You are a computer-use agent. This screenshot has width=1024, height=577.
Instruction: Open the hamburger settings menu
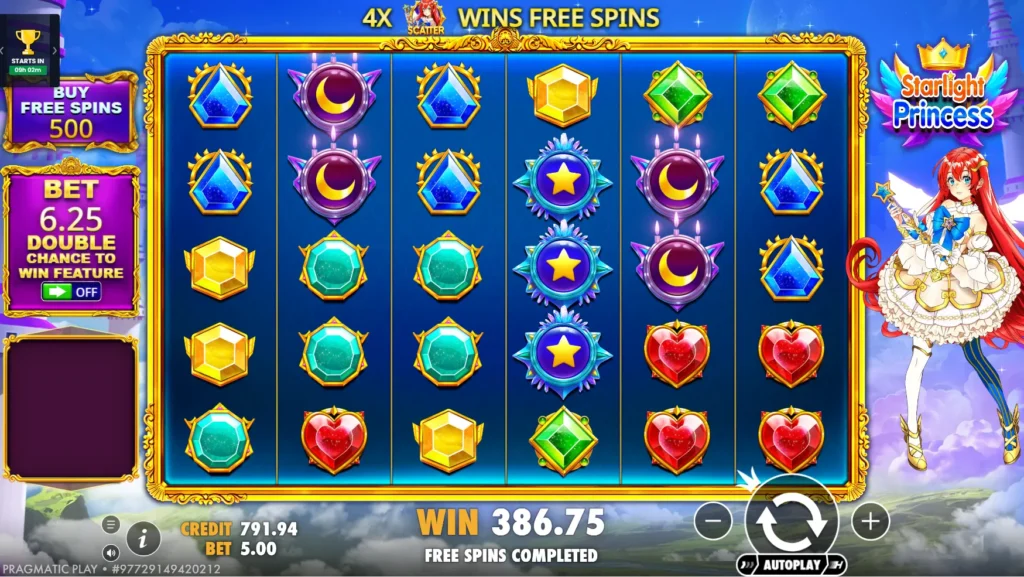pos(111,524)
